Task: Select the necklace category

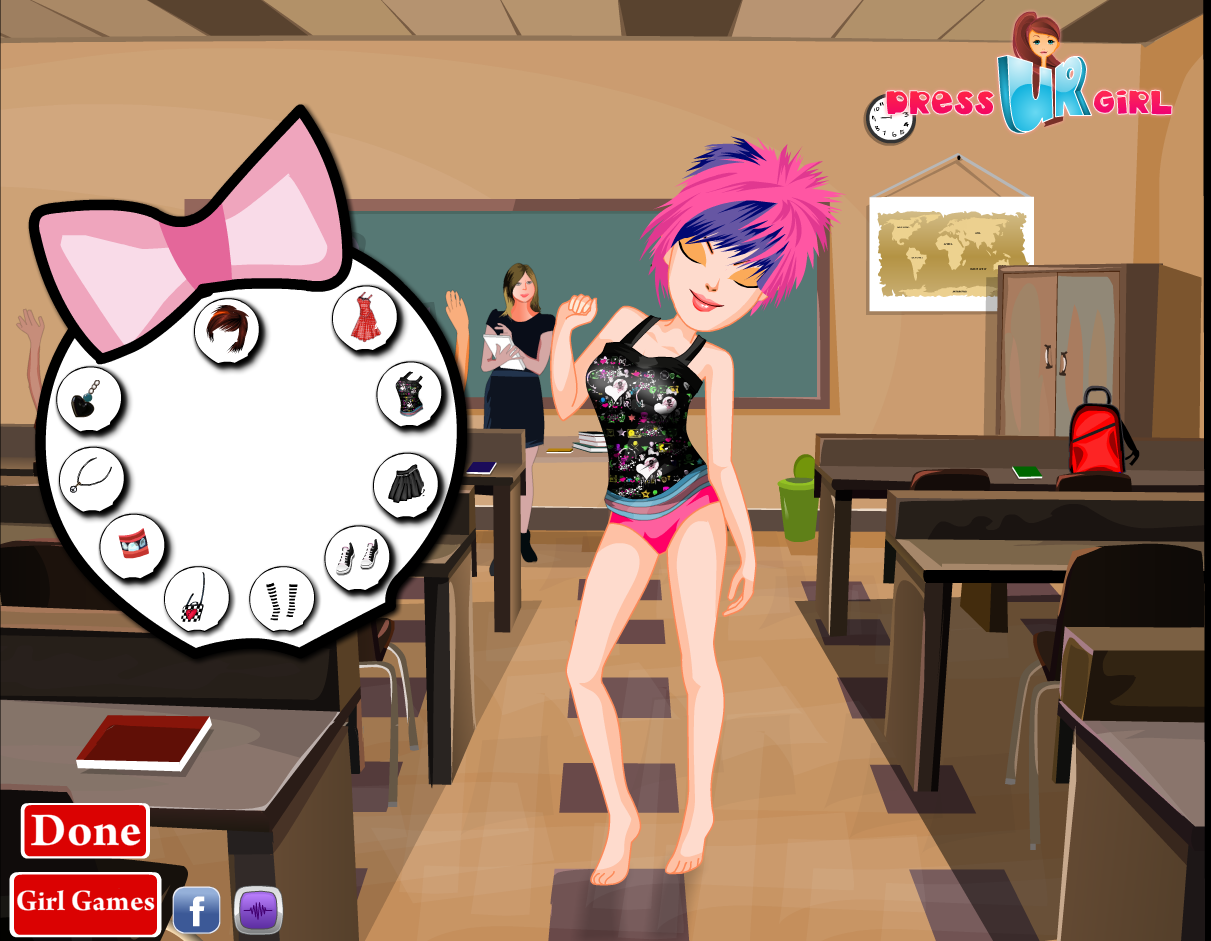Action: (x=91, y=478)
